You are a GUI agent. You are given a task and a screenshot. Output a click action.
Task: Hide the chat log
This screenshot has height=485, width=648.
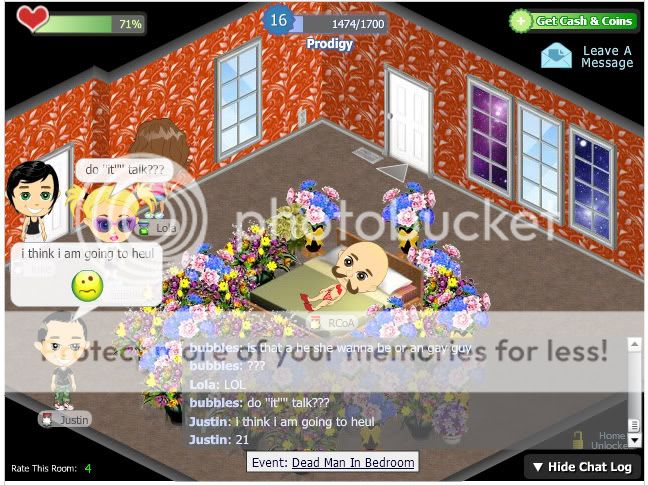coord(581,467)
